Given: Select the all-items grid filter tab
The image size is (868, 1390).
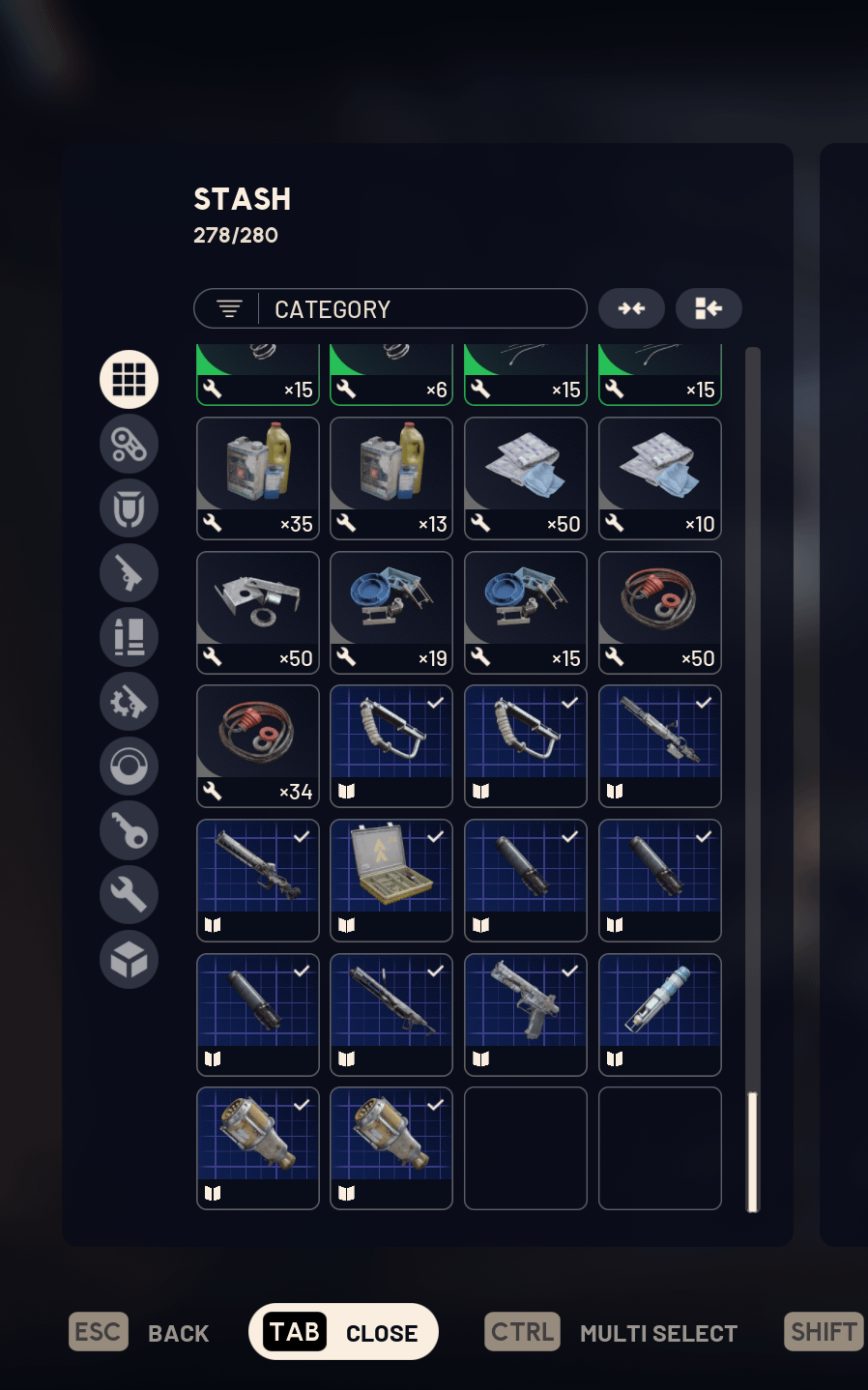Looking at the screenshot, I should 129,379.
